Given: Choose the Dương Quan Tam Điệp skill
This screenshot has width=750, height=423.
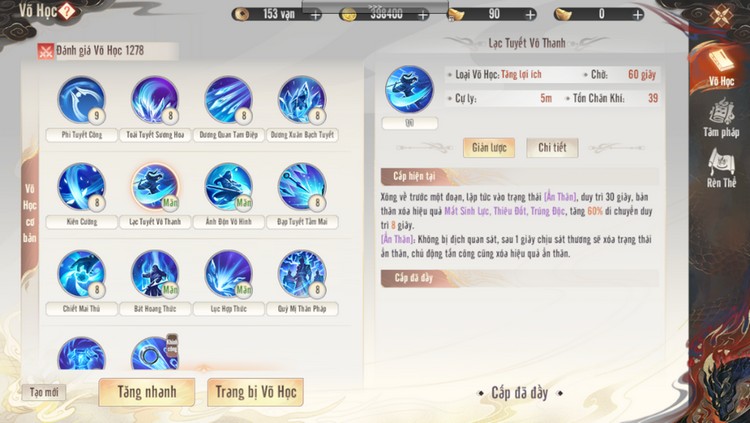Looking at the screenshot, I should tap(228, 100).
